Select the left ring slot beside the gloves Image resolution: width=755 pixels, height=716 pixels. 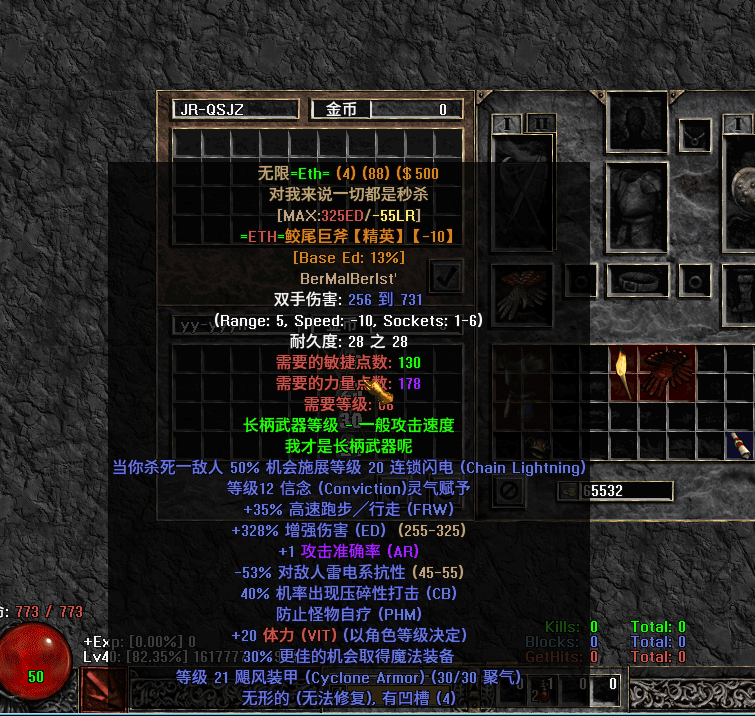(579, 280)
